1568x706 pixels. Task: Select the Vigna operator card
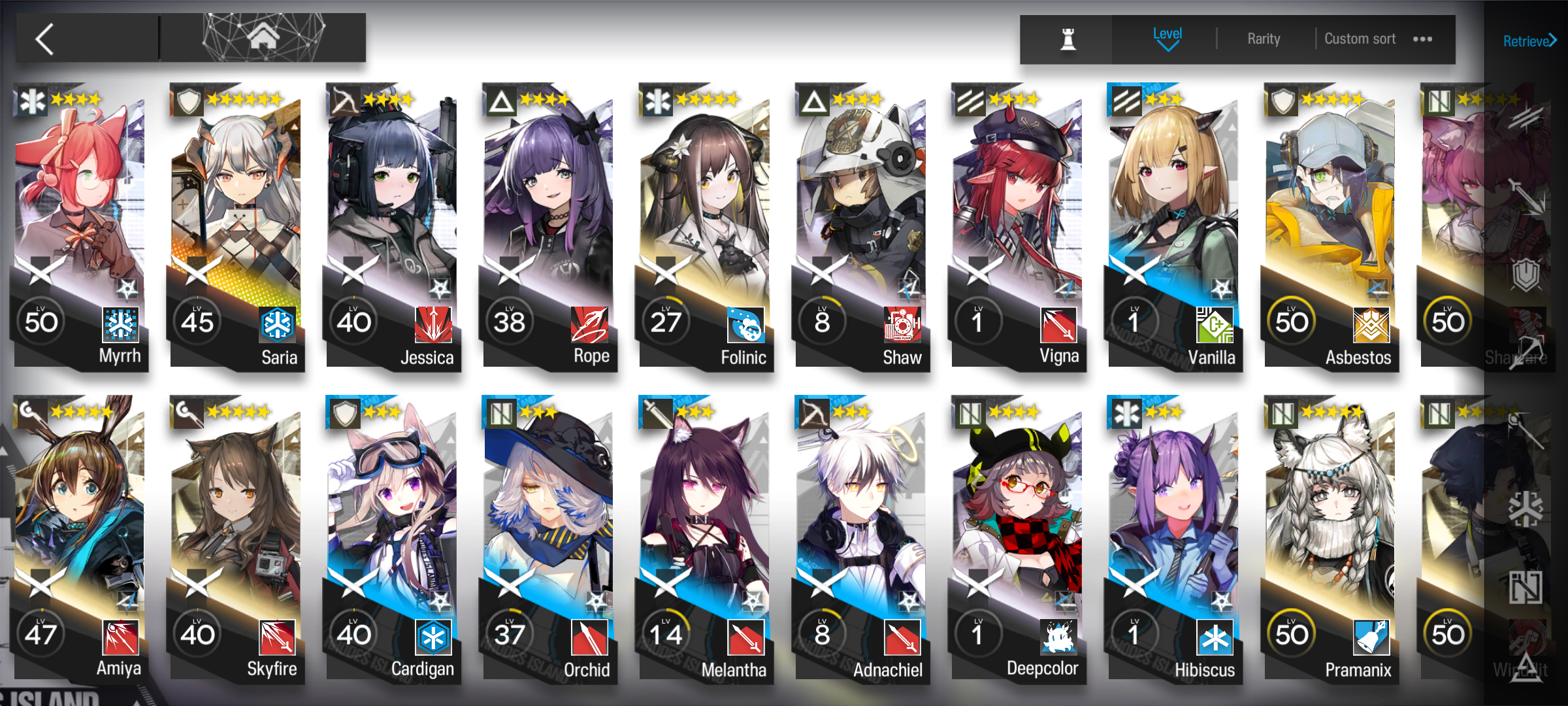pyautogui.click(x=1017, y=222)
